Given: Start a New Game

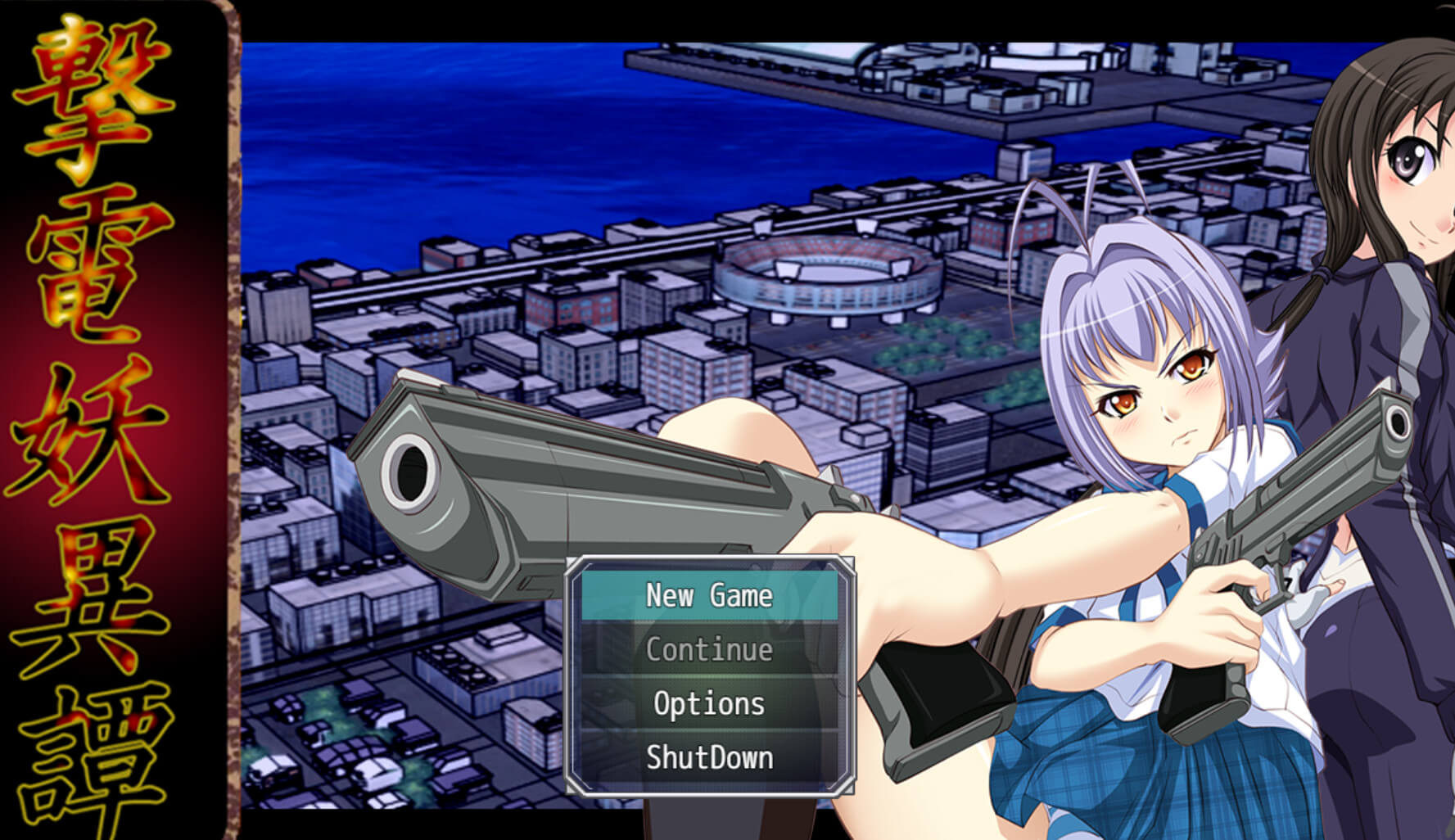Looking at the screenshot, I should tap(709, 595).
